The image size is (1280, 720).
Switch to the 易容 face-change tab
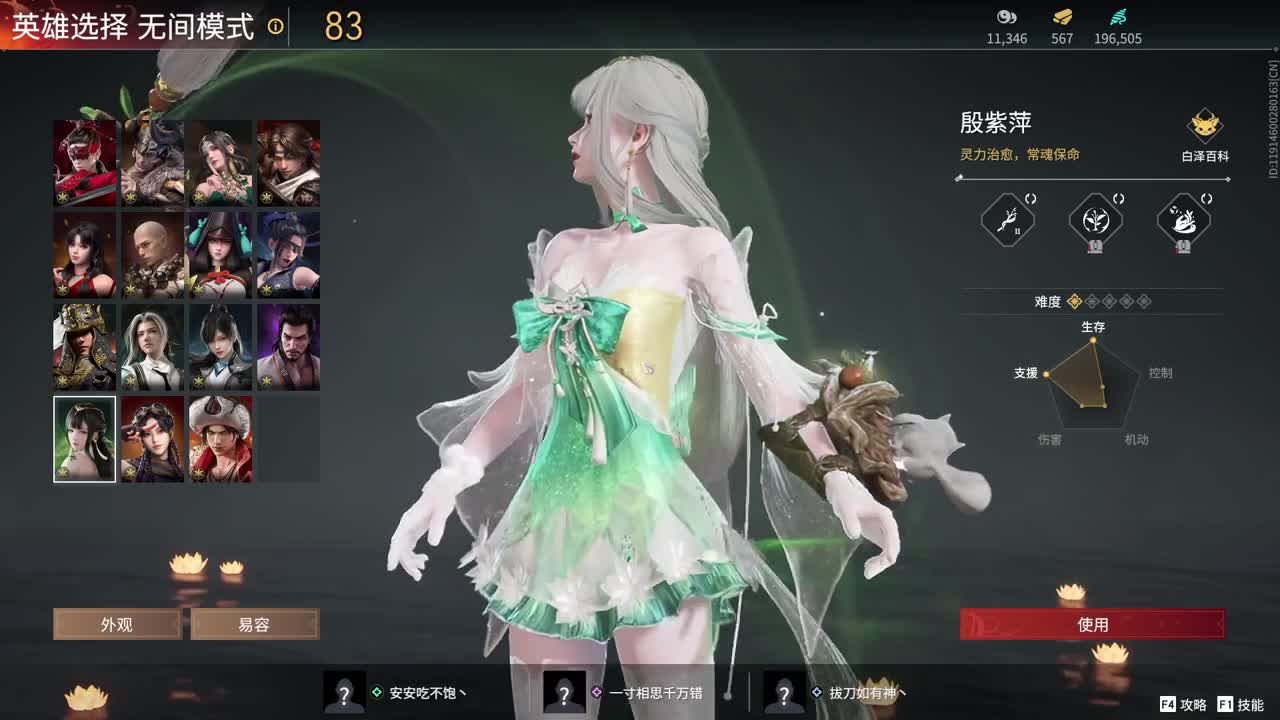pos(254,624)
